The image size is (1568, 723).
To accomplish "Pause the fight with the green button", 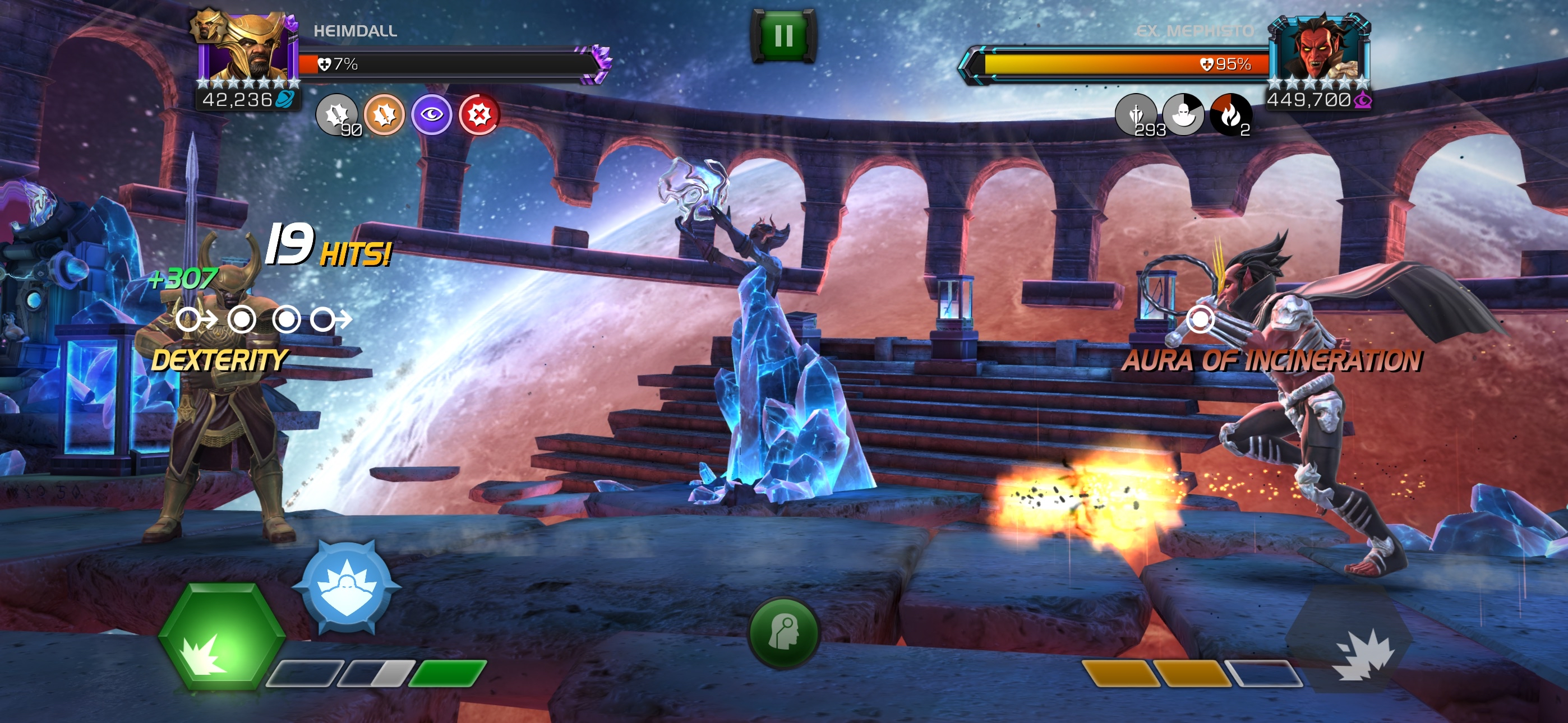I will click(783, 35).
